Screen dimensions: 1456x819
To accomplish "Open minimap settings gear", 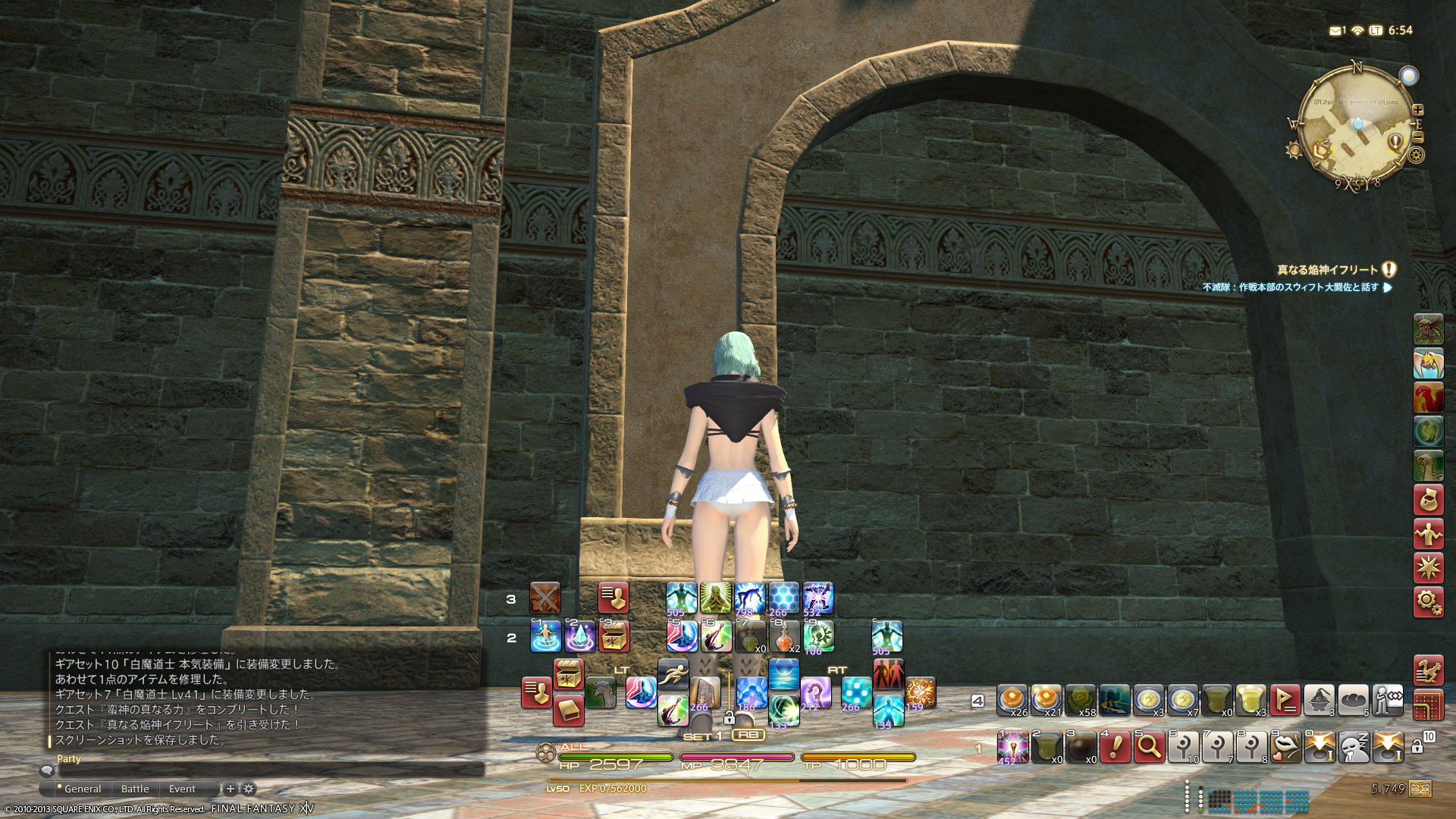I will coord(1416,155).
